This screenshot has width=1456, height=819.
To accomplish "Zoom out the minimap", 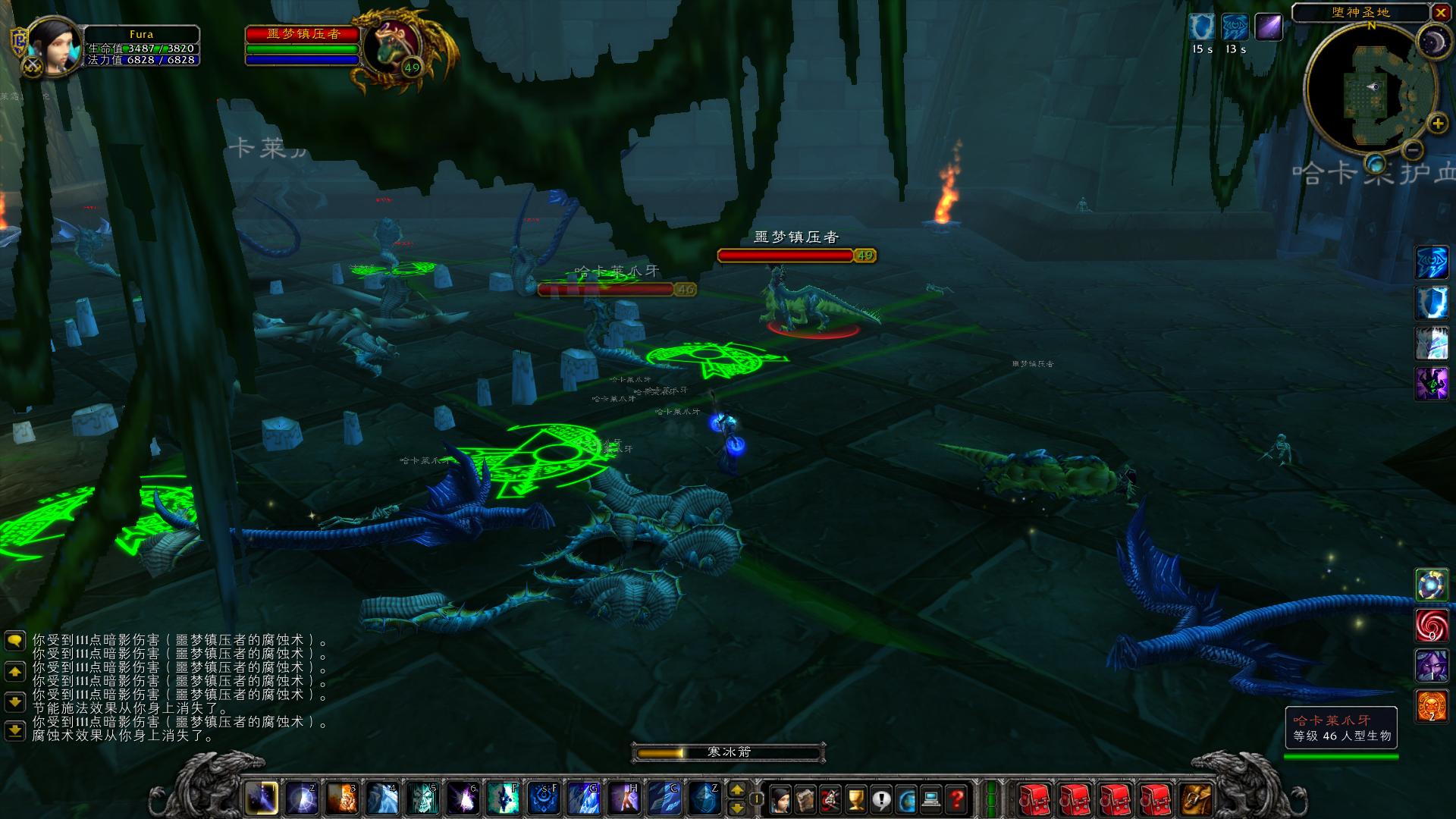I will click(1411, 149).
